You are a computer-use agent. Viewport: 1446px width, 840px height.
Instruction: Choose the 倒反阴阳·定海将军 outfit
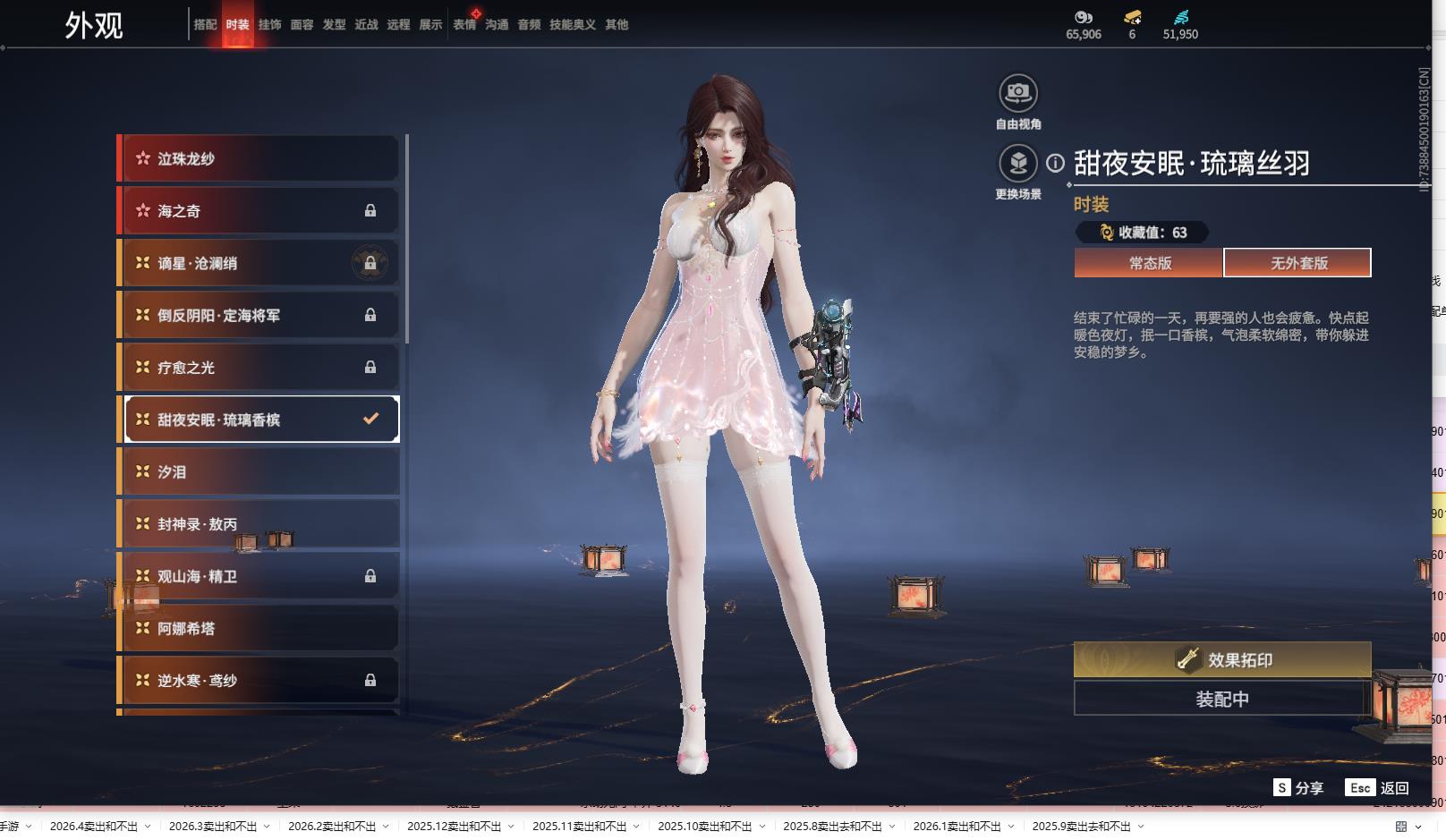click(259, 315)
